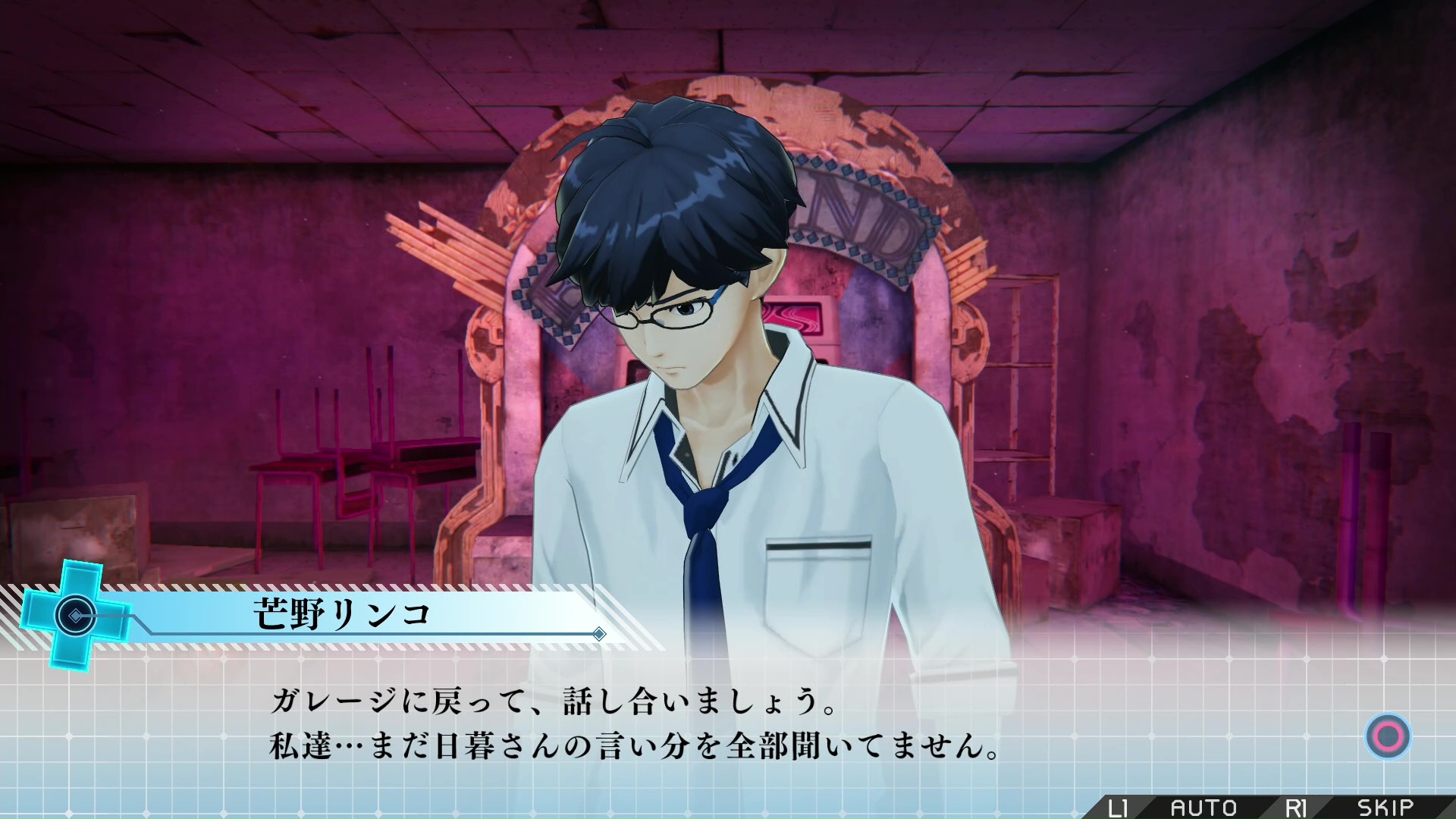
Task: Toggle AUTO dialogue advance
Action: 1203,808
